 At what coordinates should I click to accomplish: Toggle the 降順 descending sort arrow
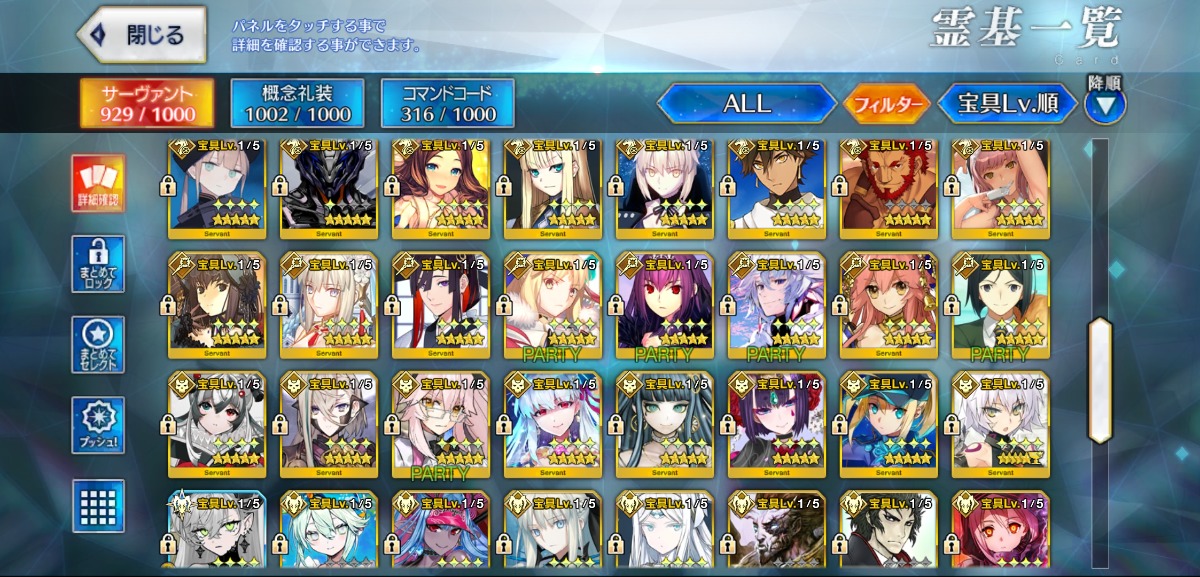1104,103
